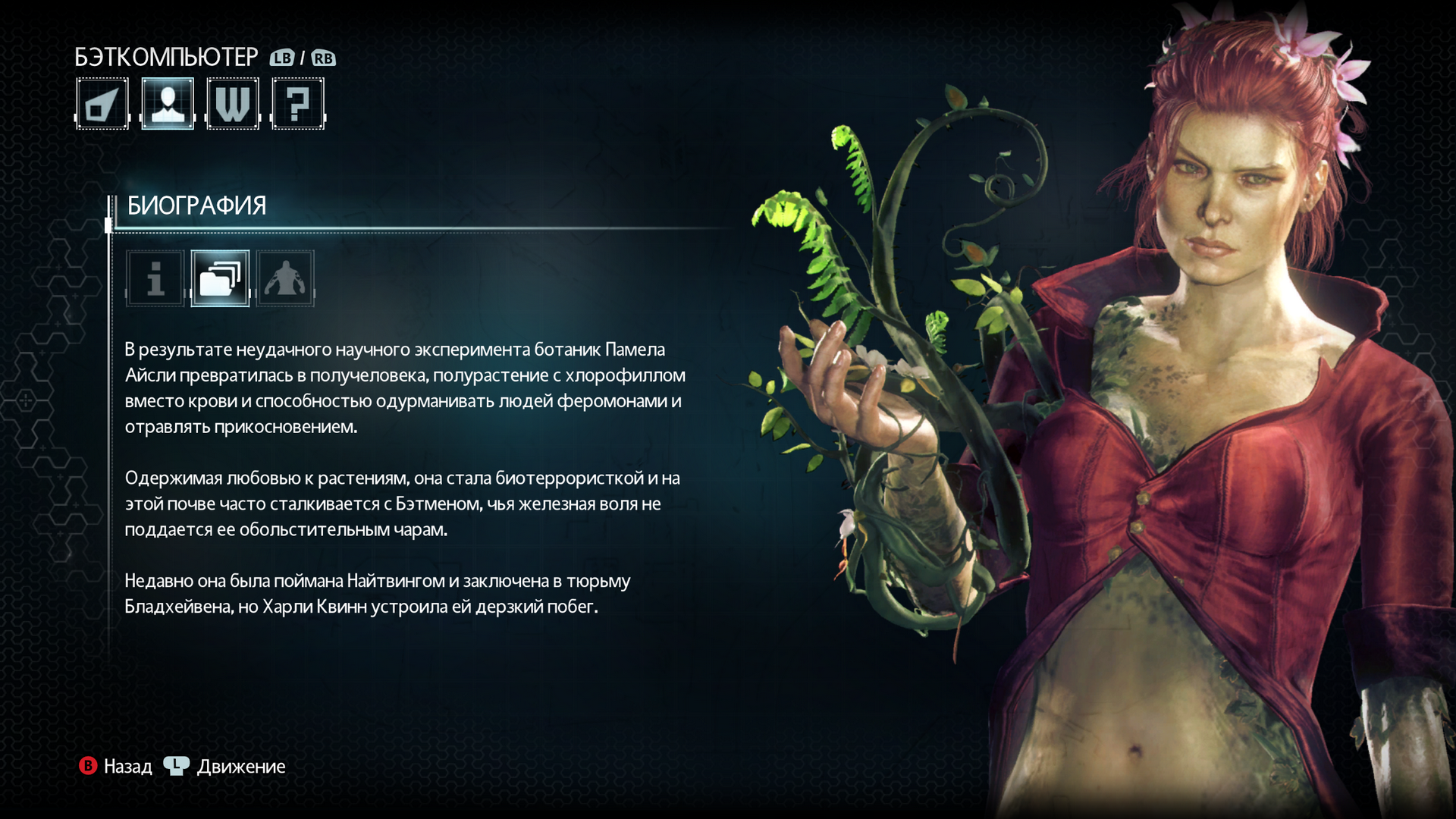Show the character info sub-tab
The width and height of the screenshot is (1456, 819).
click(155, 278)
